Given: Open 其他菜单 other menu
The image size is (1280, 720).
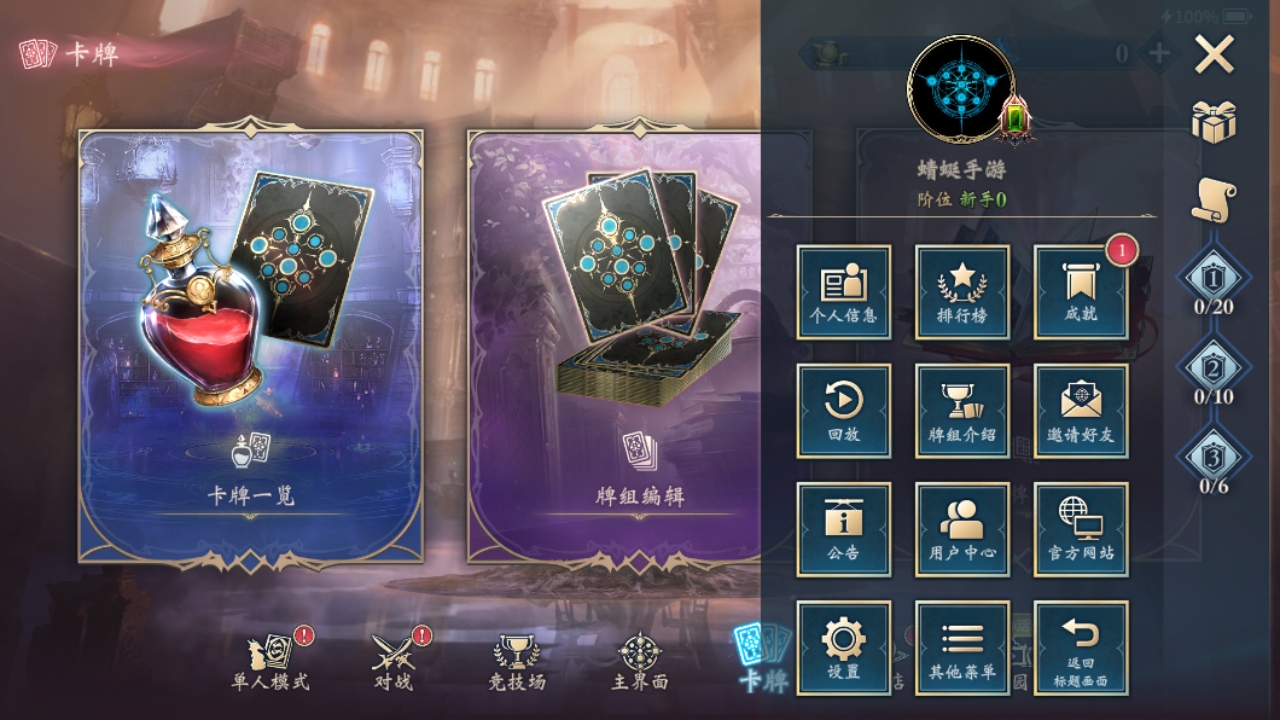Looking at the screenshot, I should point(962,647).
